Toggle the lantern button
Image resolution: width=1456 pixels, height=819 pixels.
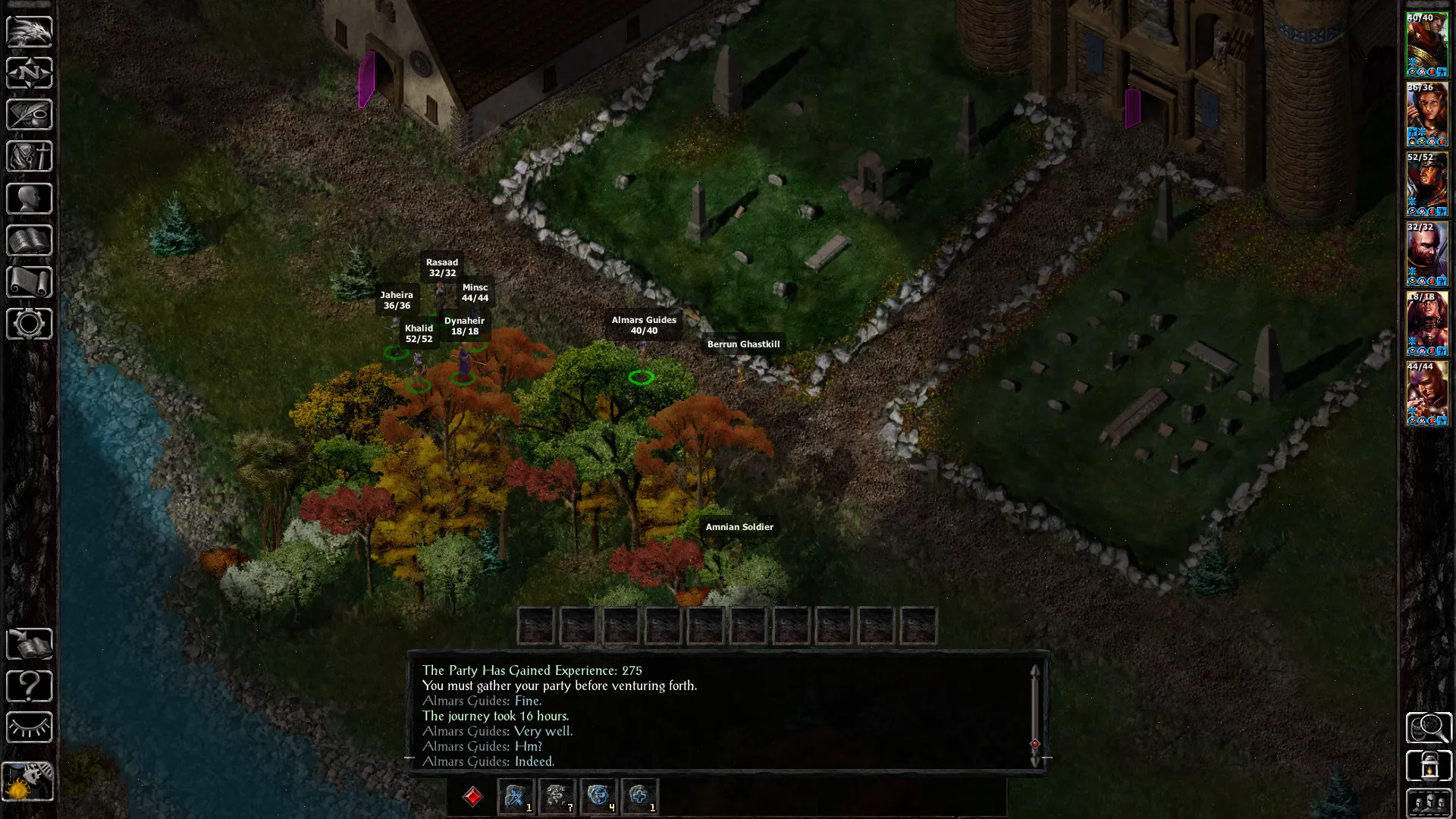coord(1429,766)
